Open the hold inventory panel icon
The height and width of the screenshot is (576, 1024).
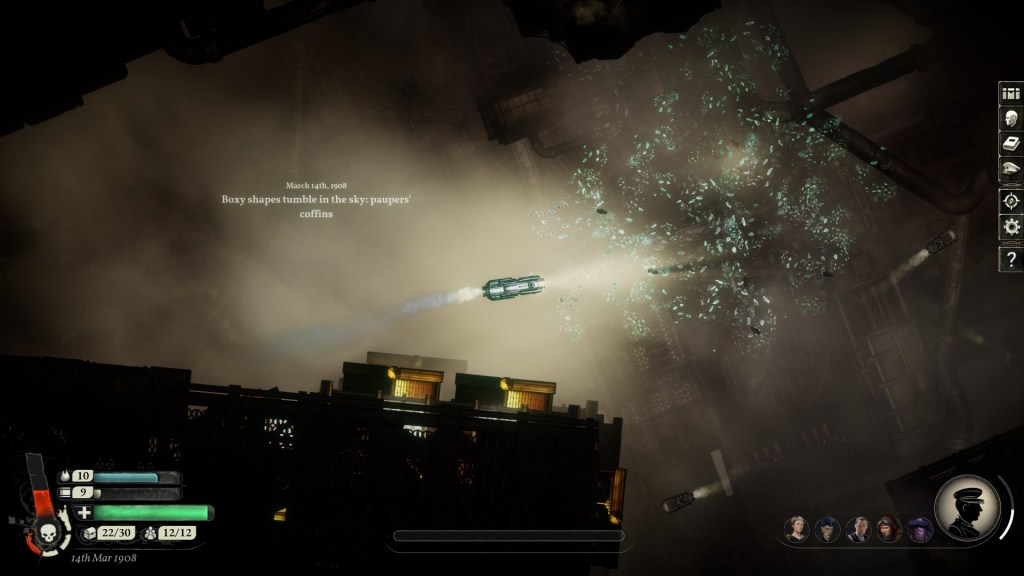click(1010, 93)
